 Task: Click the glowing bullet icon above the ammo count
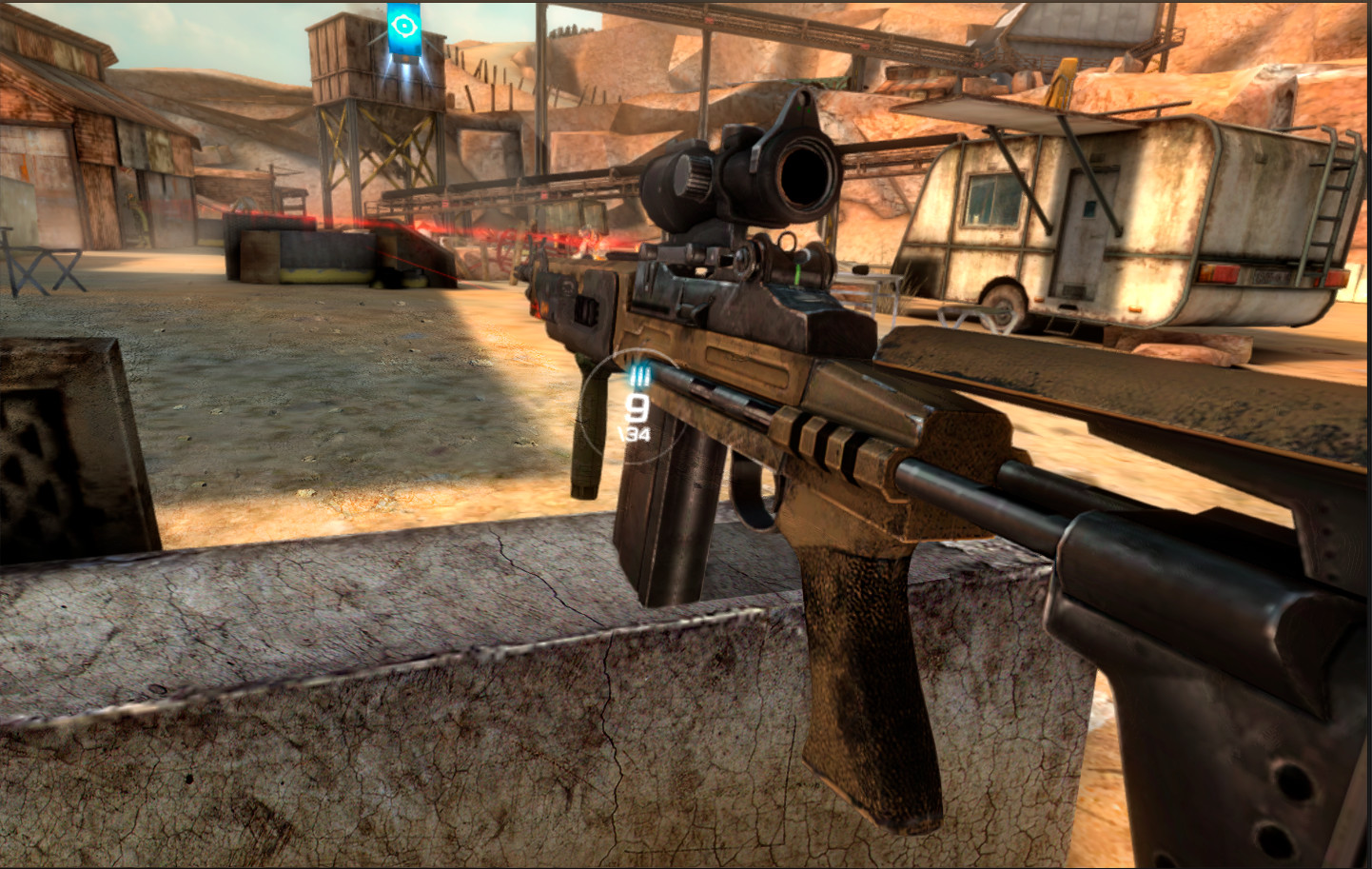(x=639, y=373)
